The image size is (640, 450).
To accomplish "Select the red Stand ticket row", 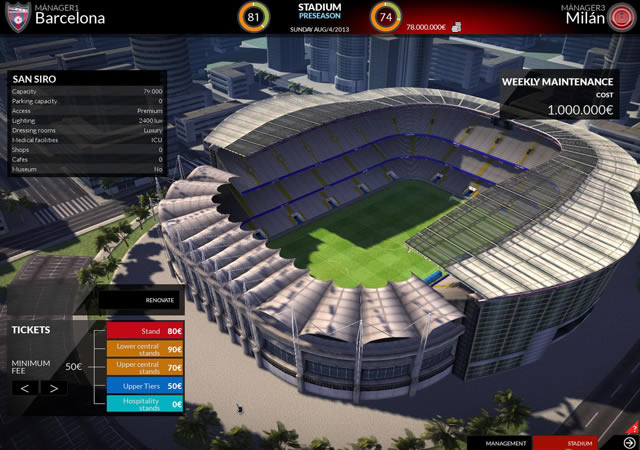I will point(146,331).
